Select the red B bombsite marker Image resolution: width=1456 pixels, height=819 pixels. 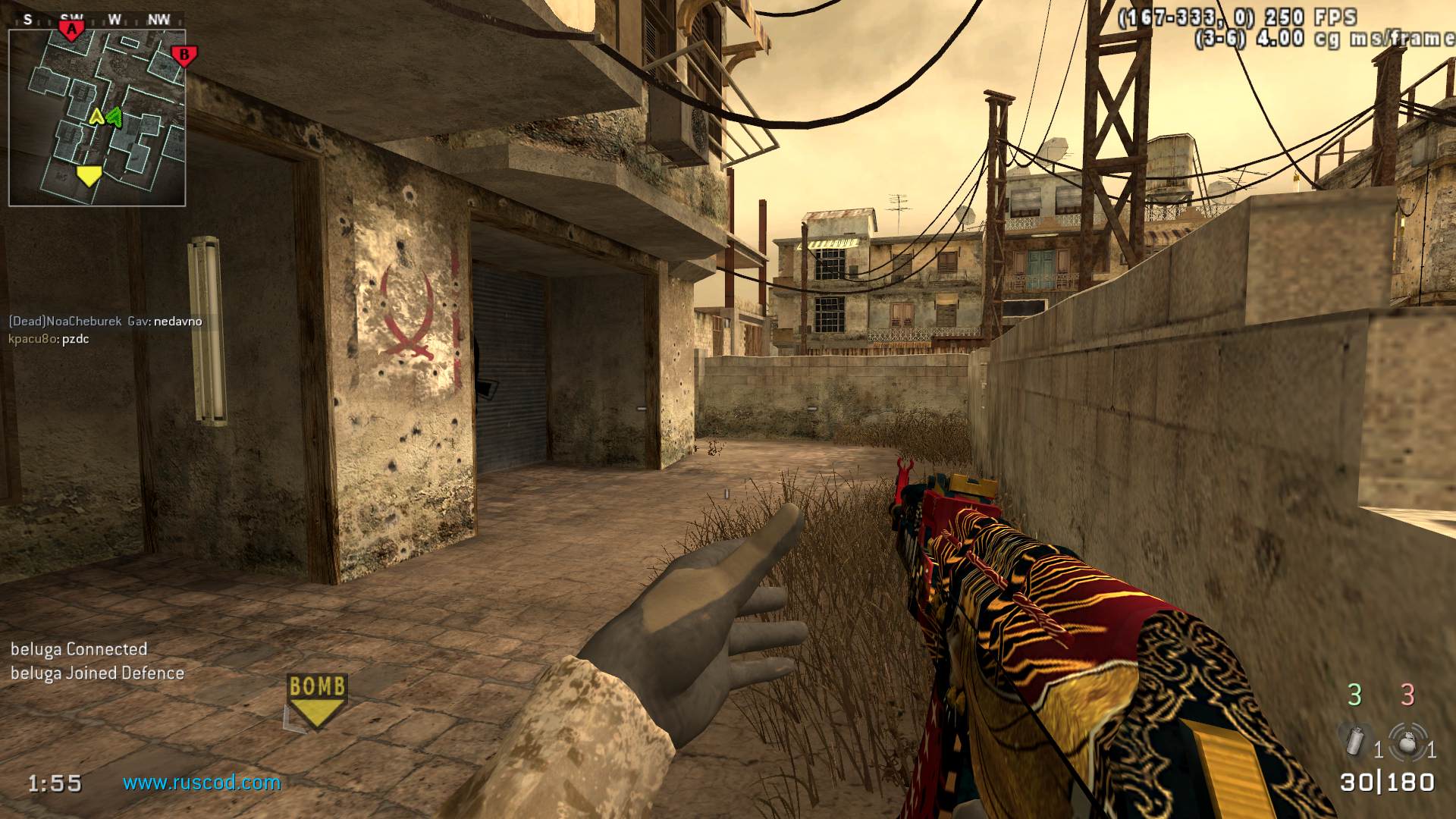(184, 55)
